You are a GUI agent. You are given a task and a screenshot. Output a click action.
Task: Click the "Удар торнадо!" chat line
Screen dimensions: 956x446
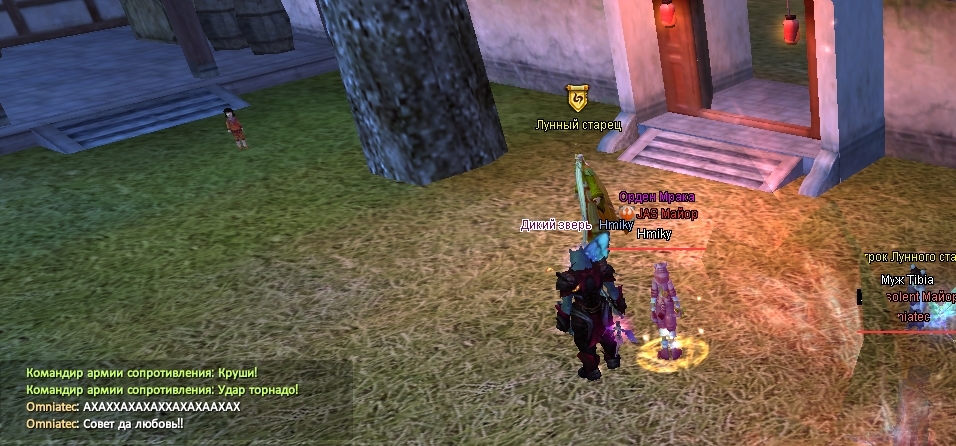(162, 390)
